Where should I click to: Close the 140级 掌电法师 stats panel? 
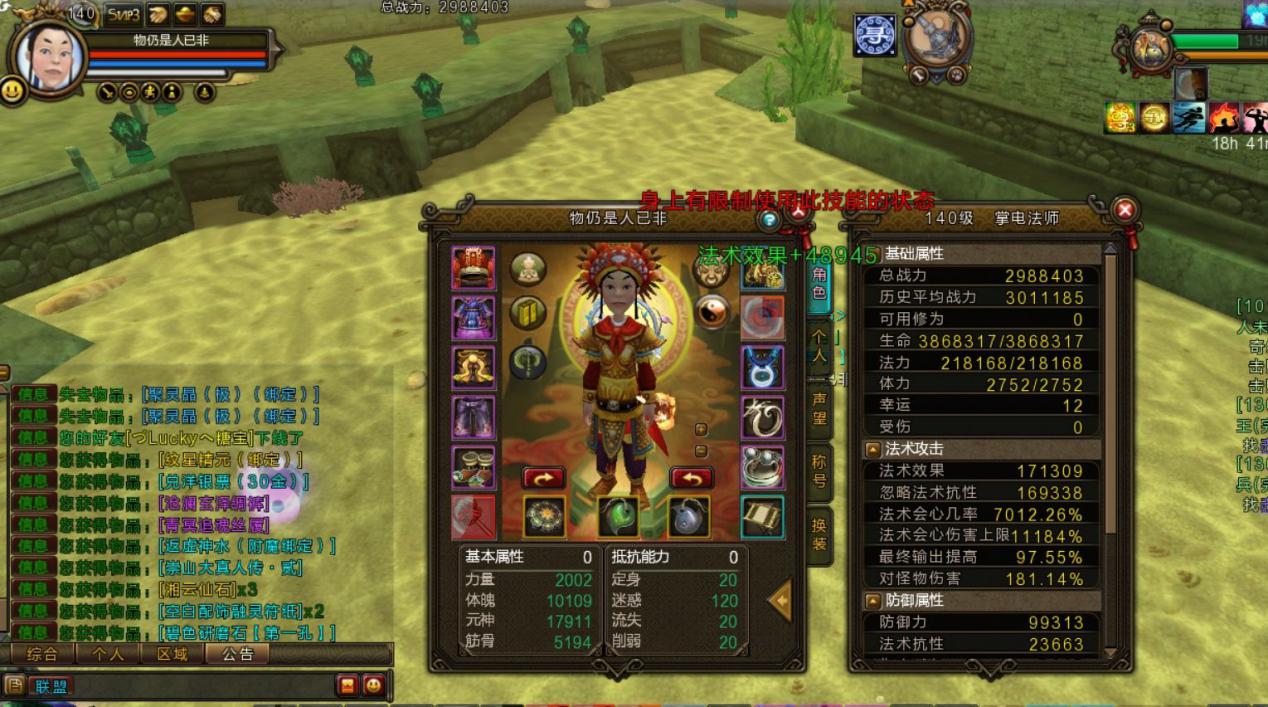(x=1124, y=210)
